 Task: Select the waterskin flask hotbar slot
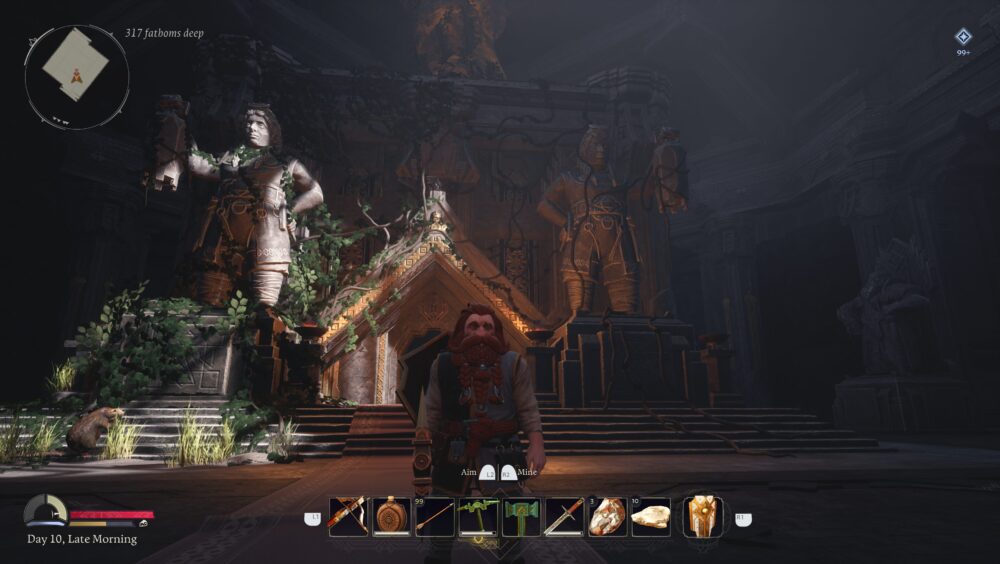coord(392,517)
